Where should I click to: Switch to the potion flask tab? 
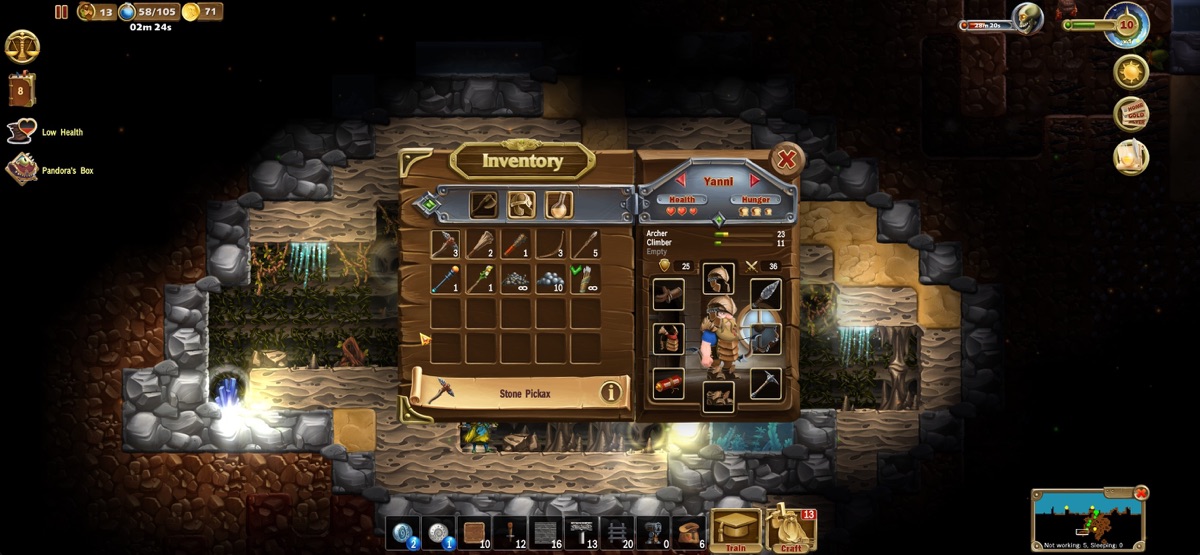tap(558, 204)
